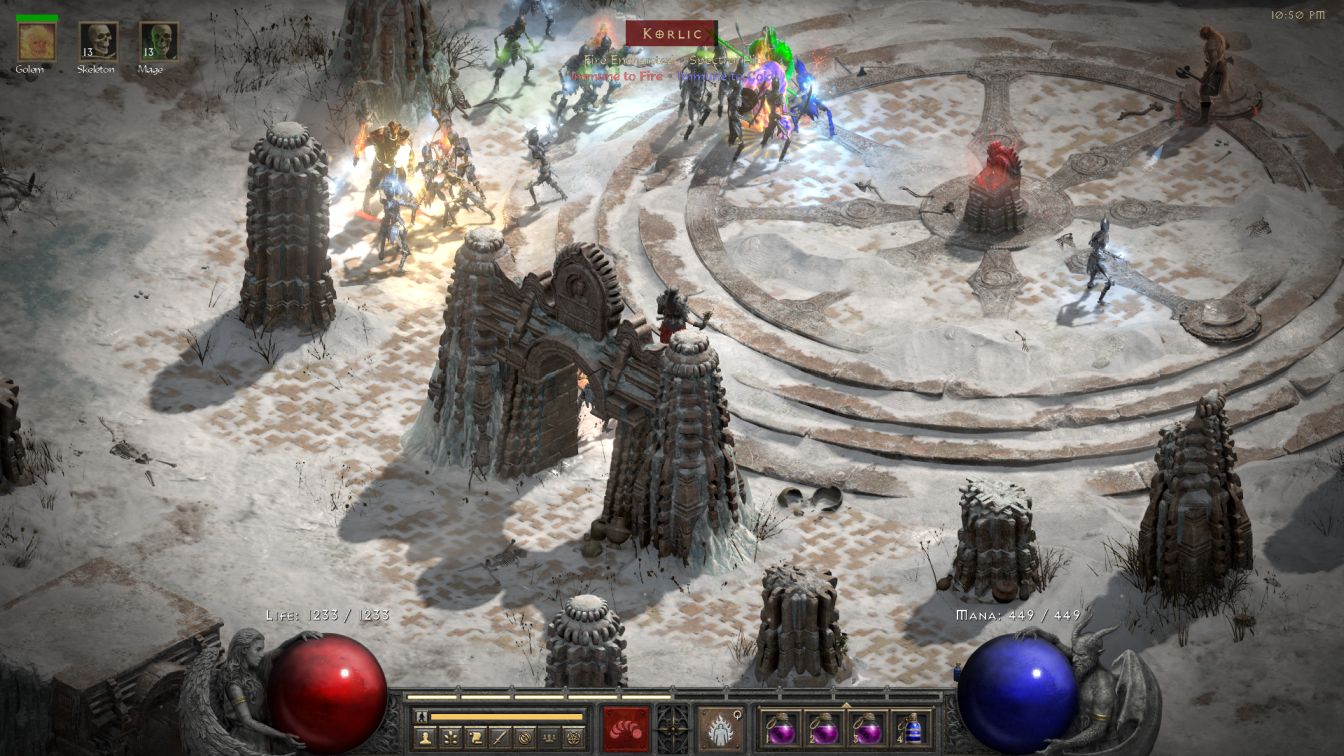Toggle the automap with the compass icon
This screenshot has height=756, width=1344.
click(526, 738)
